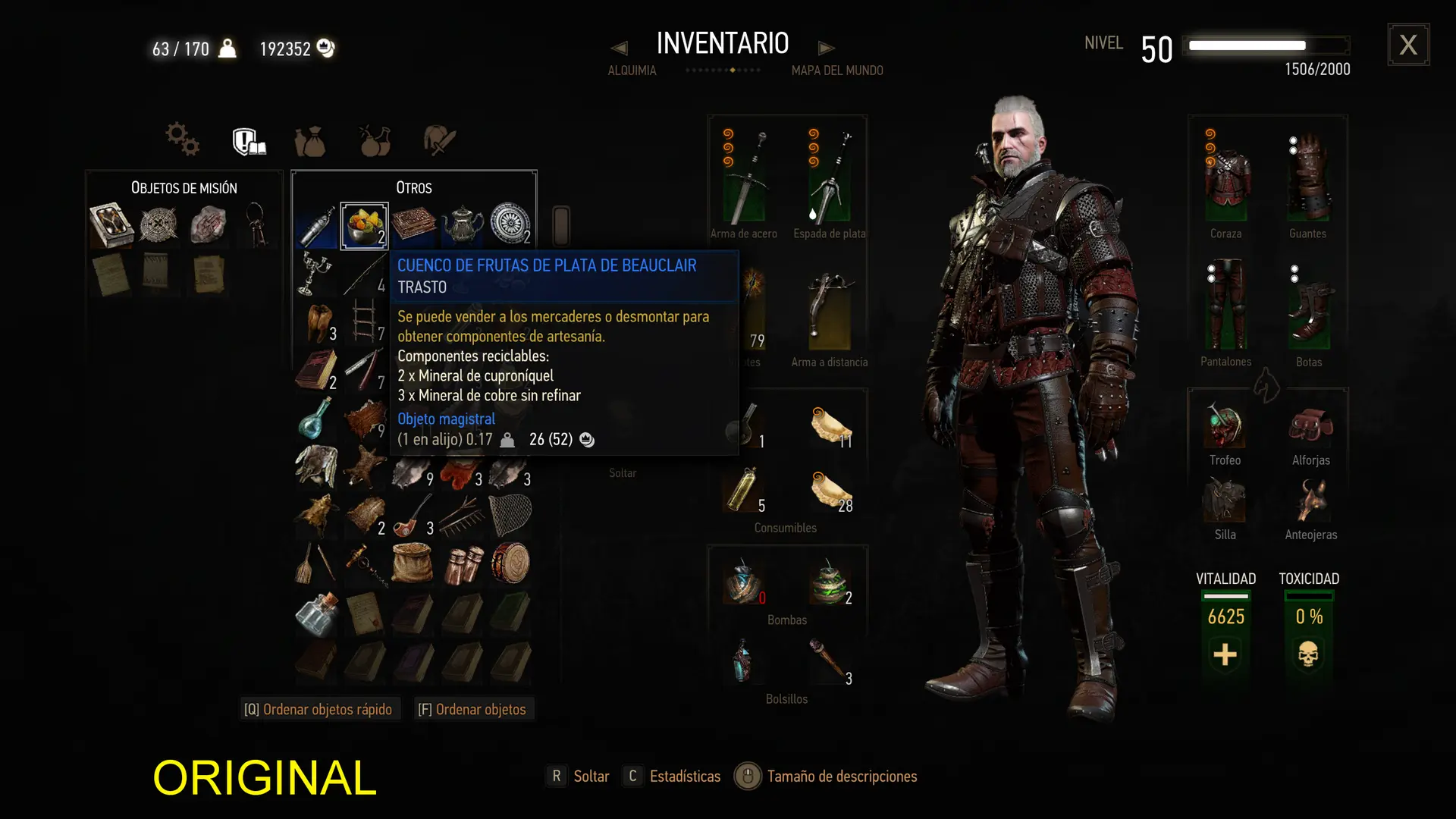
Task: Select the Beauclair silver fruit bowl
Action: 364,225
